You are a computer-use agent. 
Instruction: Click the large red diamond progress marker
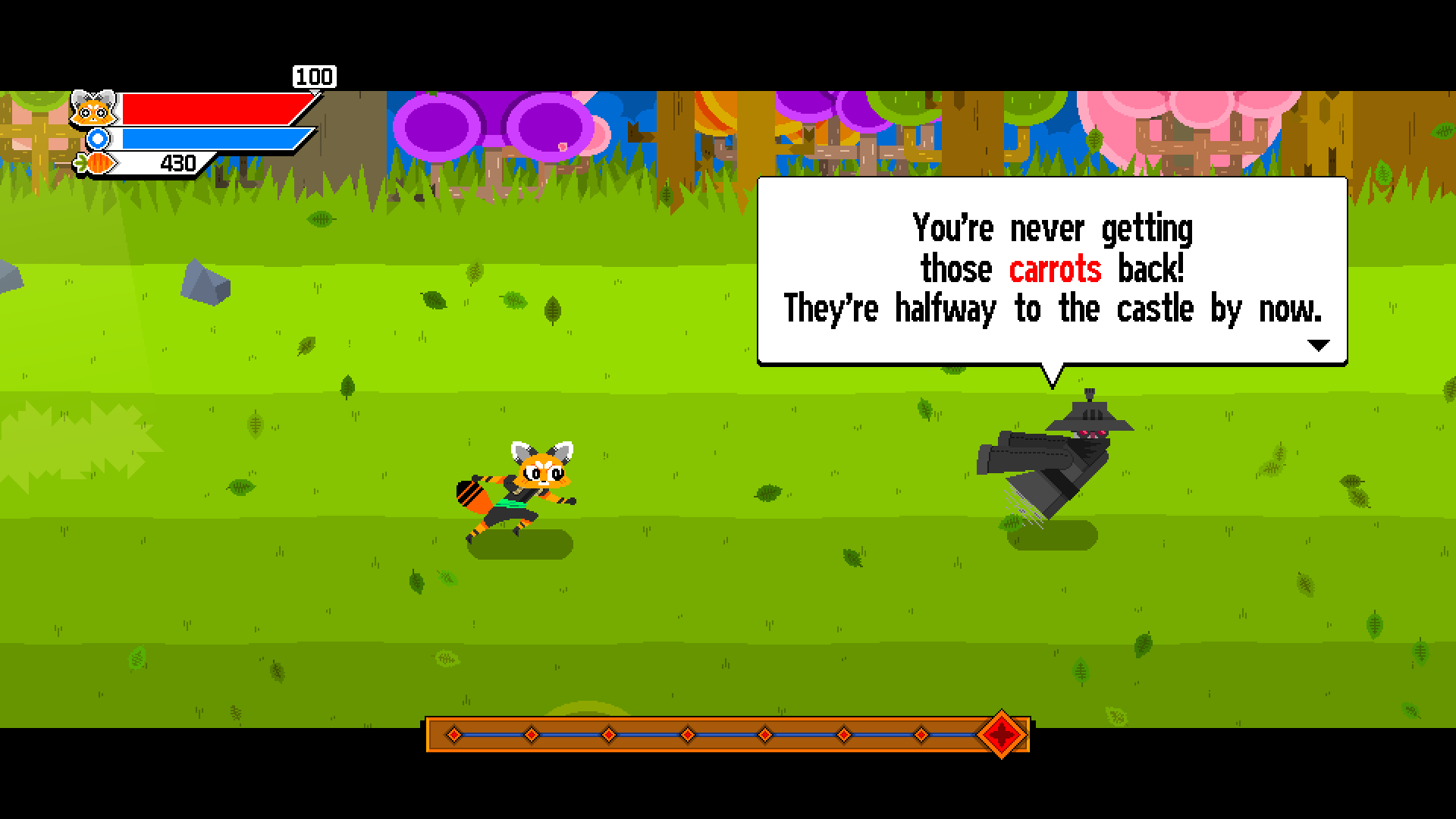click(x=1003, y=734)
